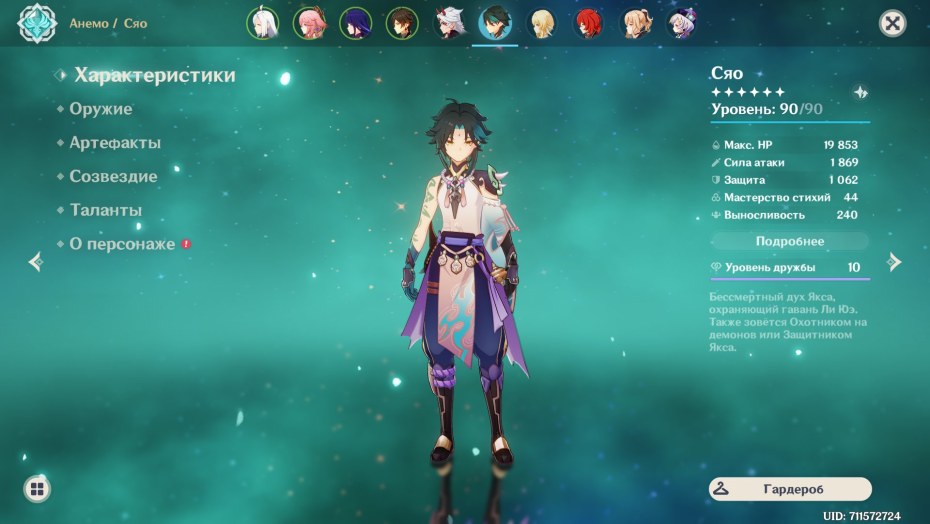
Task: Close the character screen with X
Action: 892,24
